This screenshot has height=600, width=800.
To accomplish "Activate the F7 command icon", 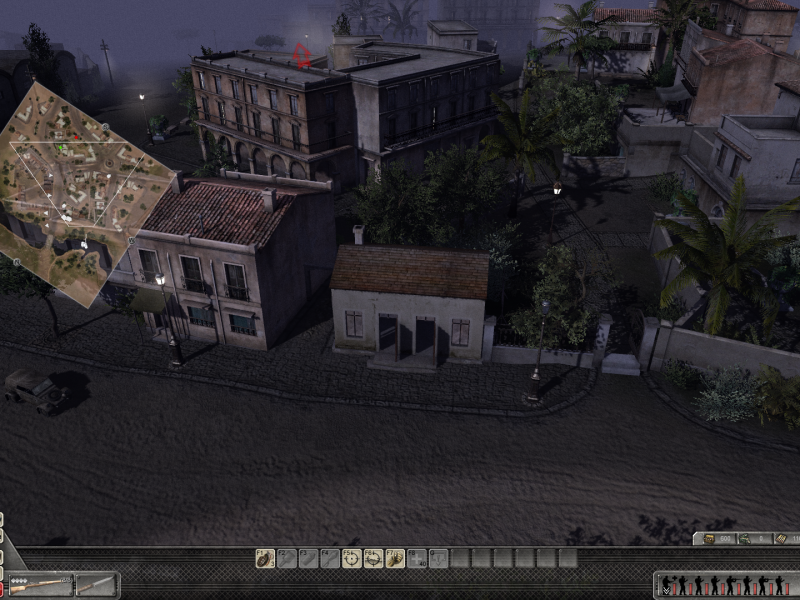I will click(x=395, y=558).
